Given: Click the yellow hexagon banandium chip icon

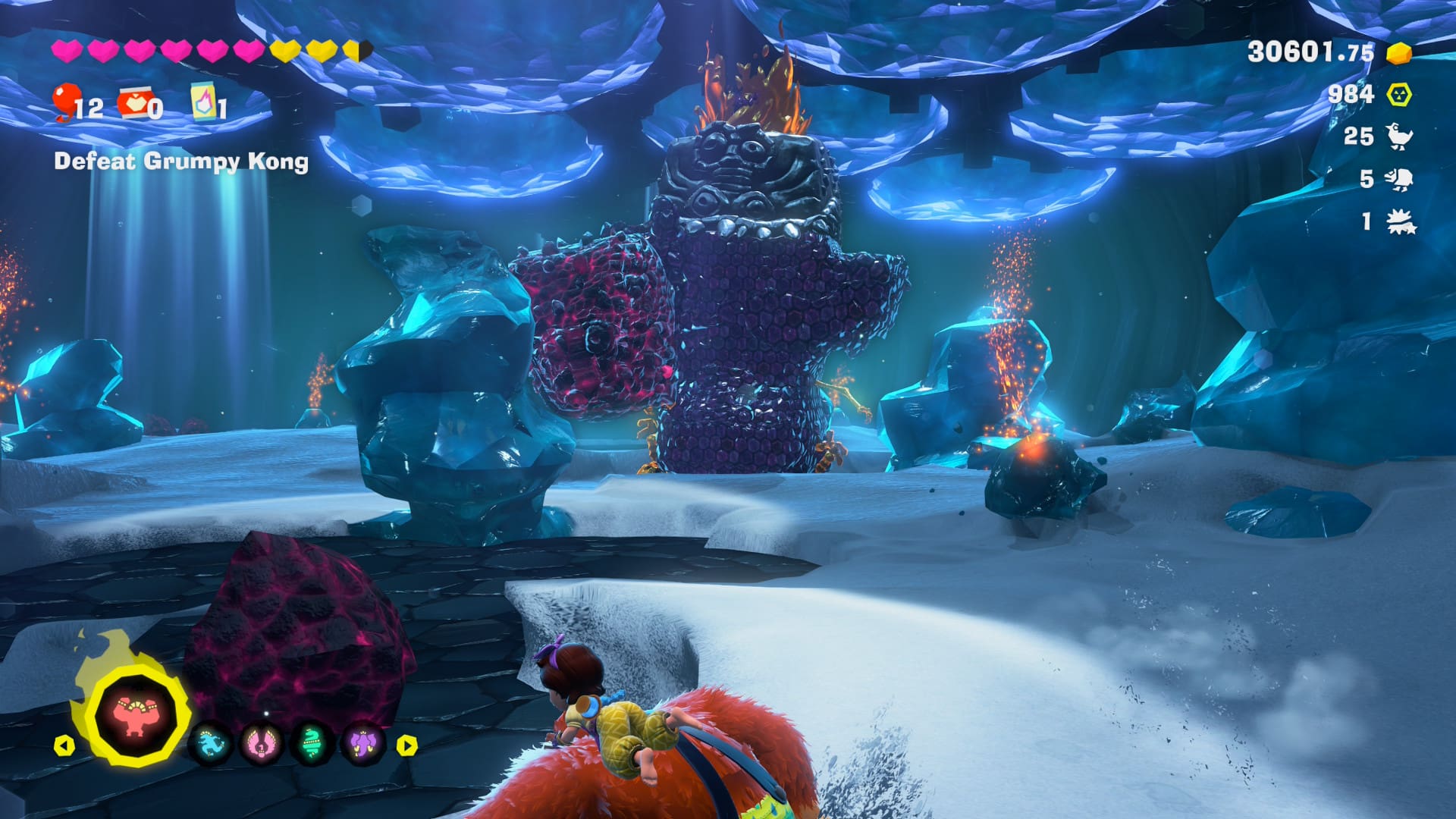Looking at the screenshot, I should tap(1399, 95).
